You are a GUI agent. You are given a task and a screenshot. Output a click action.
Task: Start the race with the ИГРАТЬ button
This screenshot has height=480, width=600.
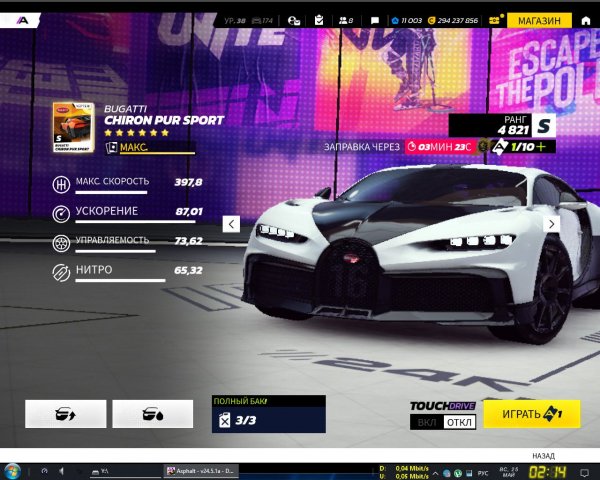click(x=531, y=414)
